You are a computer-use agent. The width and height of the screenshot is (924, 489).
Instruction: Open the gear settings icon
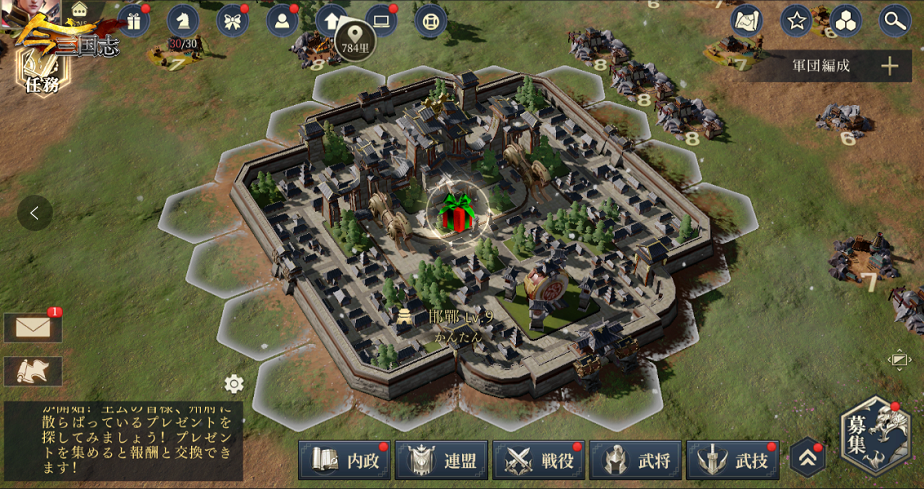234,384
